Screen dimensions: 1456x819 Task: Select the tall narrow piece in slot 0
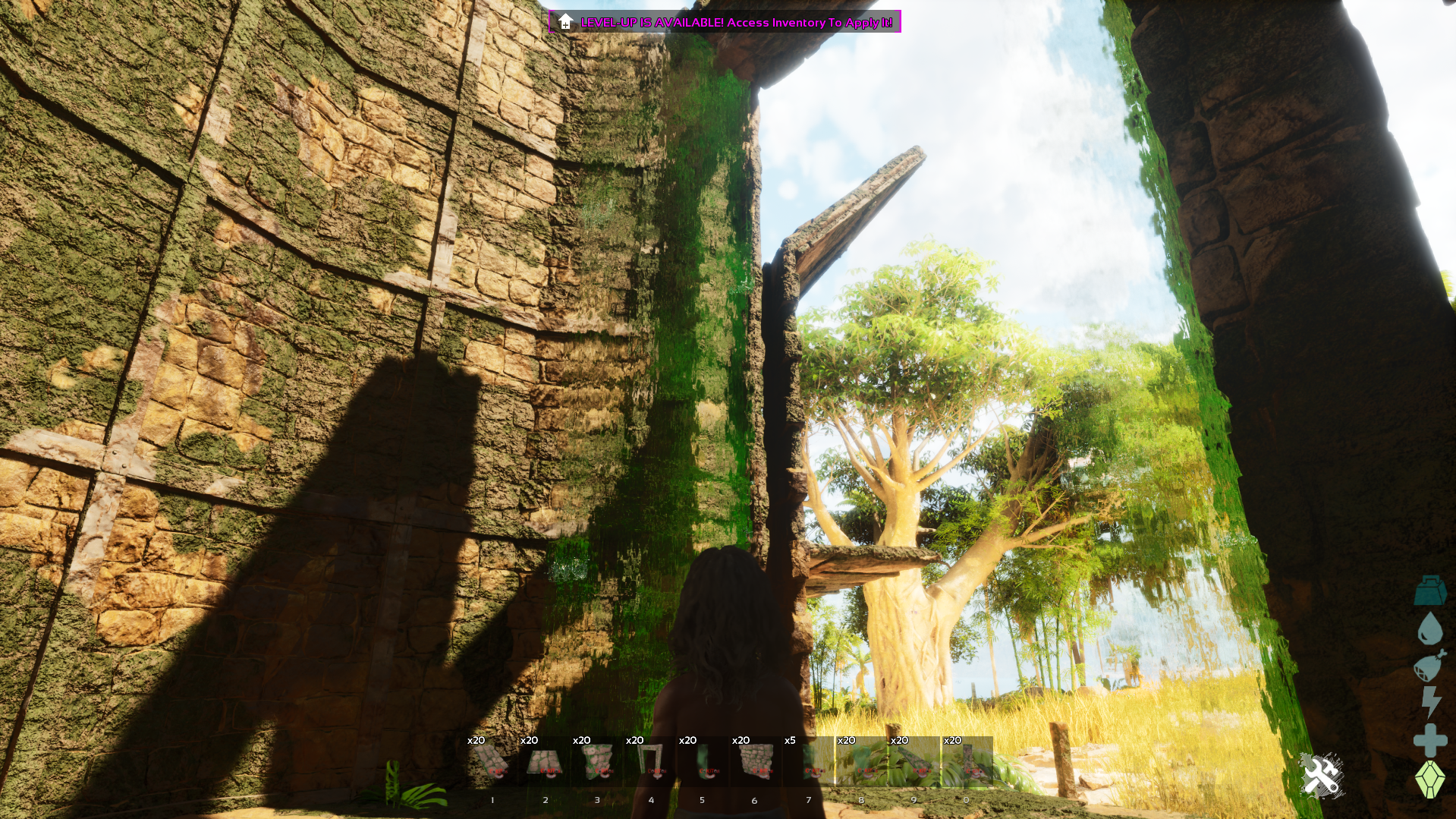967,761
